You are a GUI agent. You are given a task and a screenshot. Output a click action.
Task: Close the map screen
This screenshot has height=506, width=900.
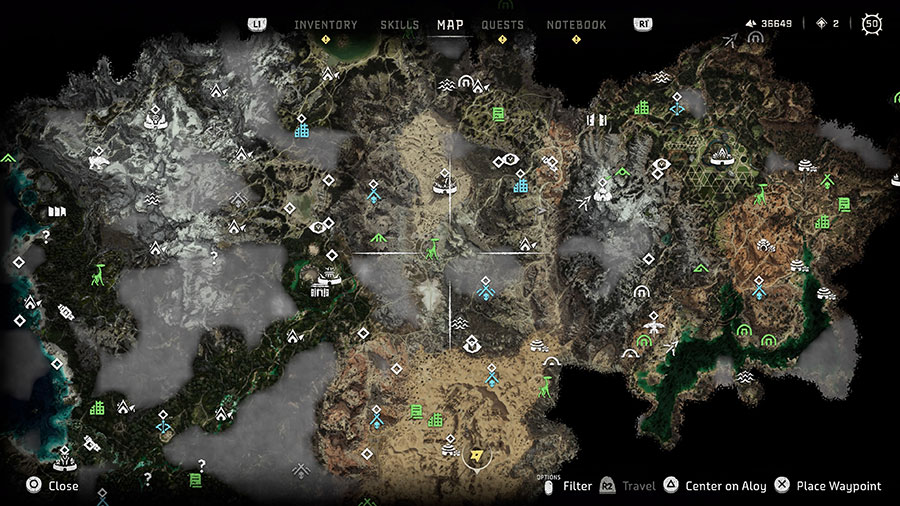[x=52, y=486]
